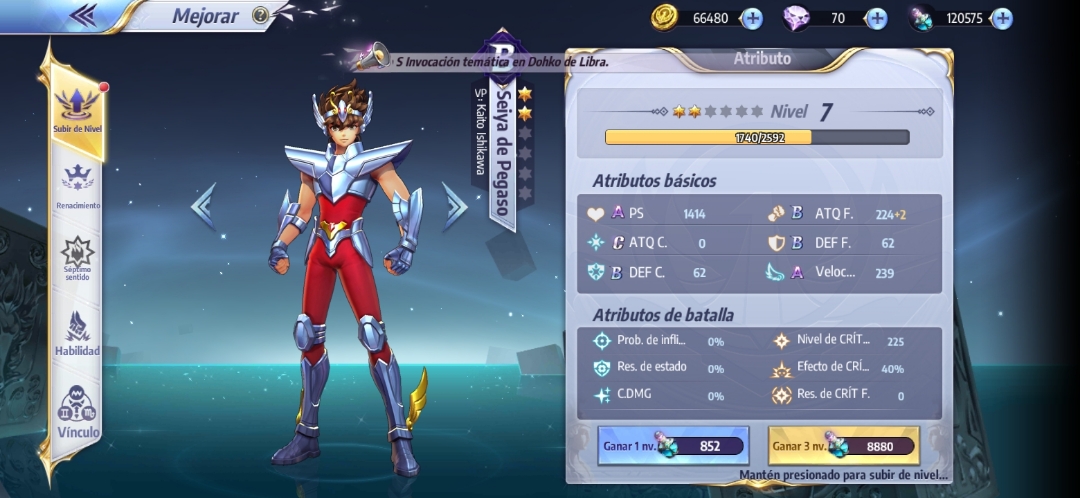This screenshot has width=1080, height=498.
Task: Add more experience potion currency
Action: (x=1001, y=18)
